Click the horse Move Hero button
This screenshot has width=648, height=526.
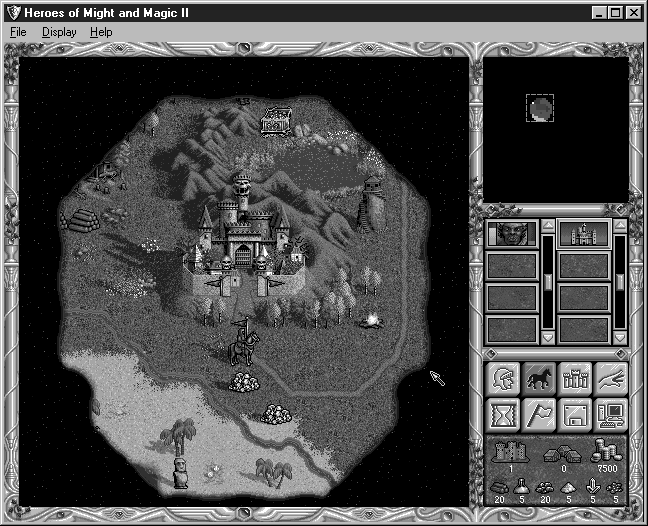coord(539,378)
